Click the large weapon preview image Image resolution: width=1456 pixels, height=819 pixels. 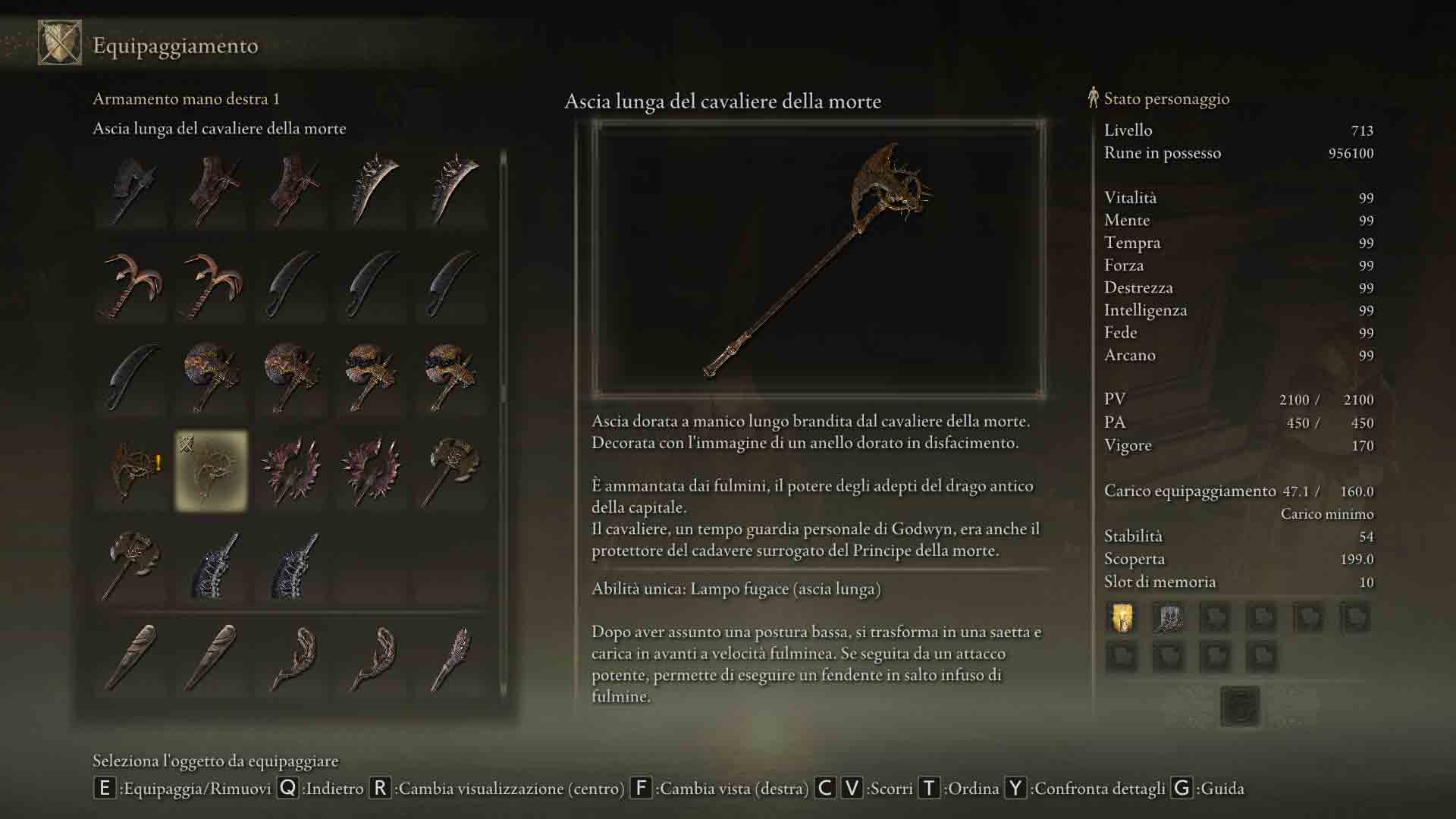click(x=818, y=259)
